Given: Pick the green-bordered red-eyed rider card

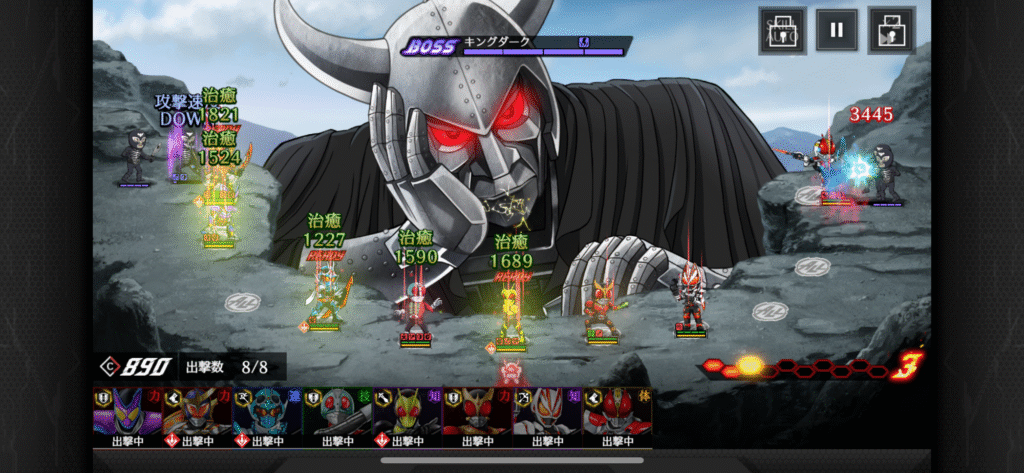Looking at the screenshot, I should click(x=337, y=416).
